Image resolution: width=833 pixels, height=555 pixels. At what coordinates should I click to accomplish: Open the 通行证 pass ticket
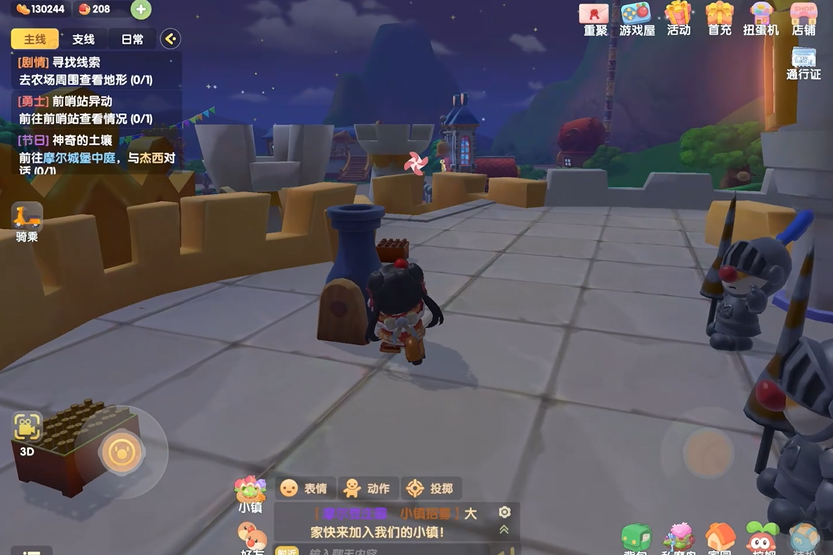[803, 63]
